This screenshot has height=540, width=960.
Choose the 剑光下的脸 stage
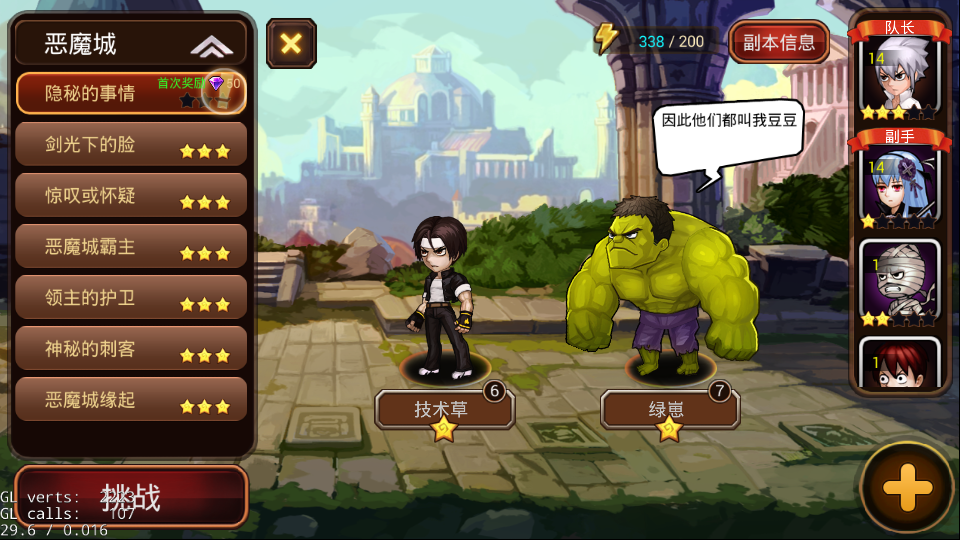(131, 145)
